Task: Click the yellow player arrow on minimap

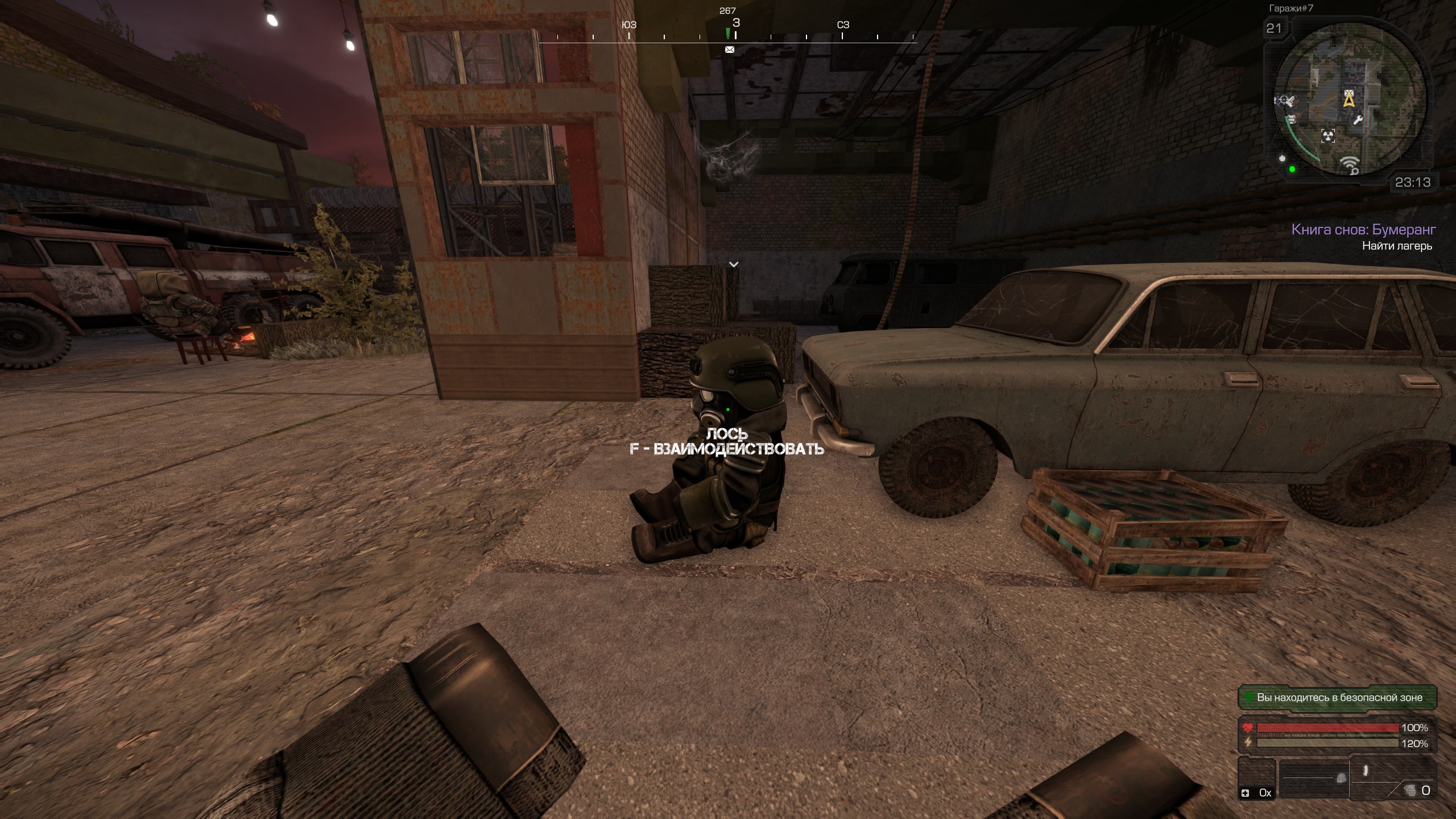Action: [1349, 100]
